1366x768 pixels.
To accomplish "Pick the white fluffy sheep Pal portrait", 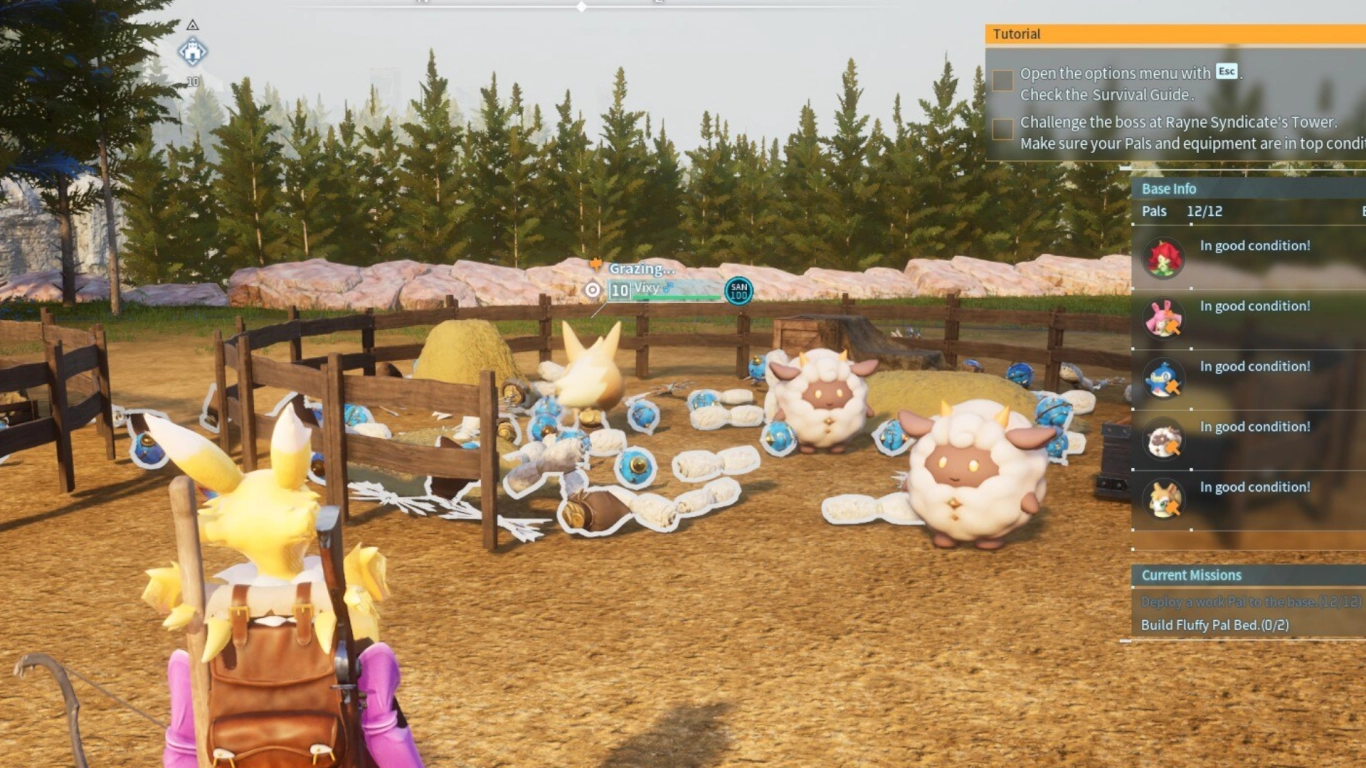I will pos(1164,439).
